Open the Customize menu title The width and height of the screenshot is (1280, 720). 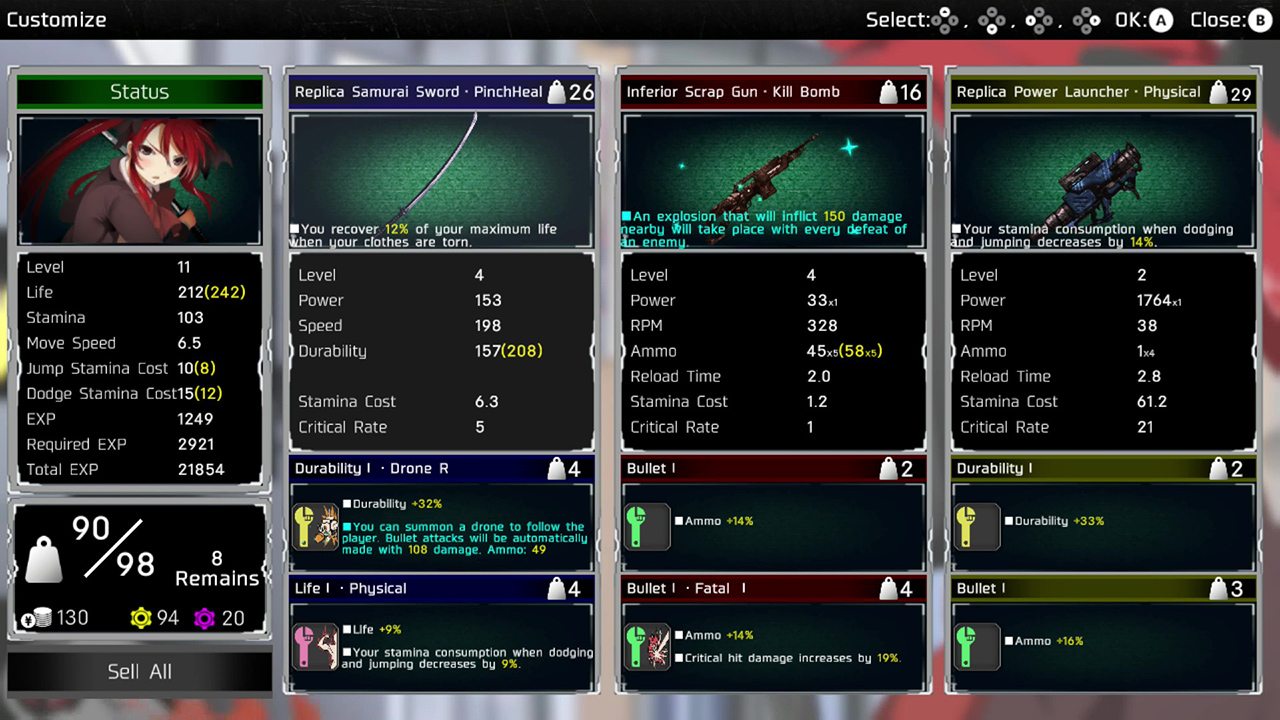point(57,19)
